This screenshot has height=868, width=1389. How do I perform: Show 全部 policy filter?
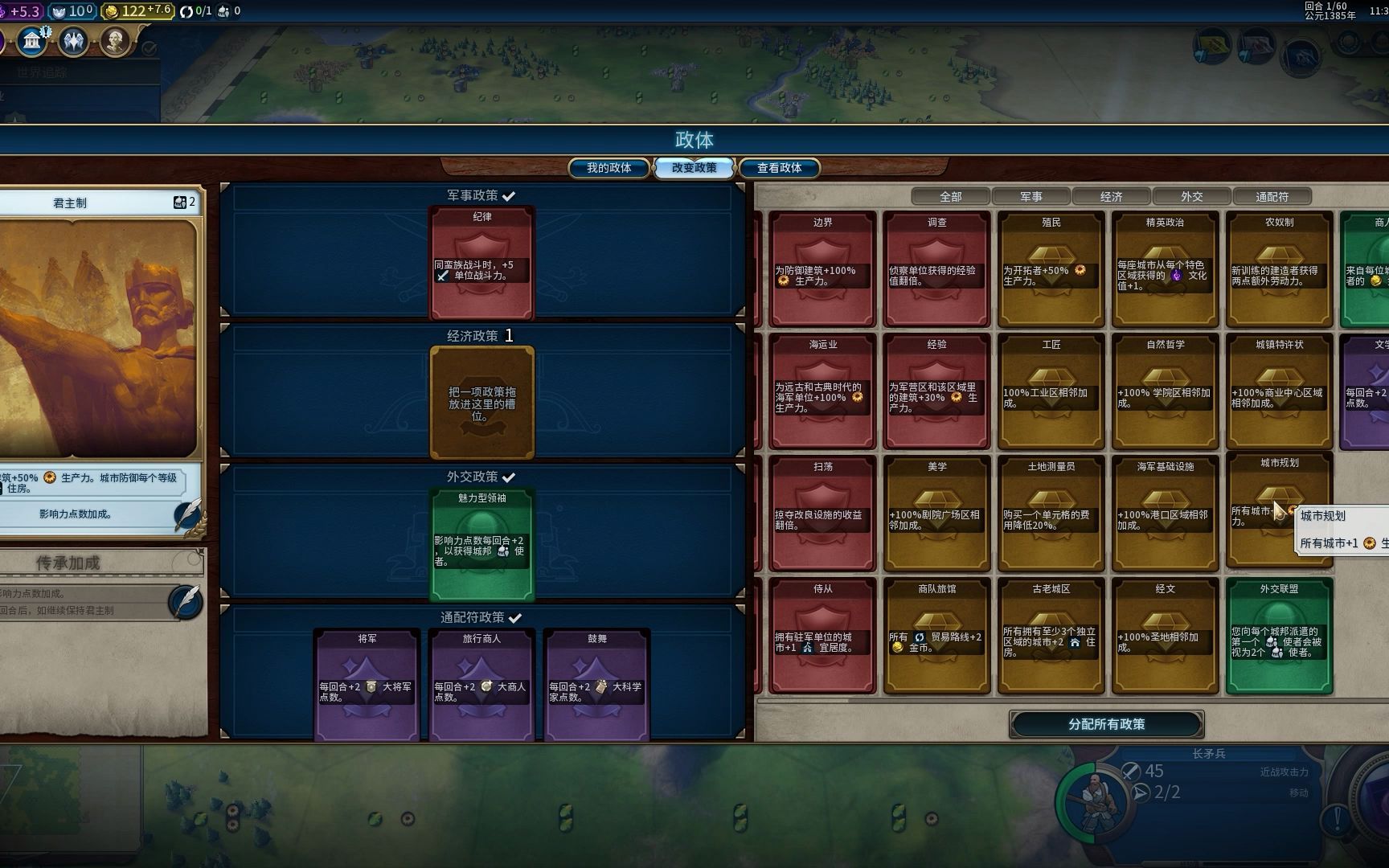click(x=950, y=197)
